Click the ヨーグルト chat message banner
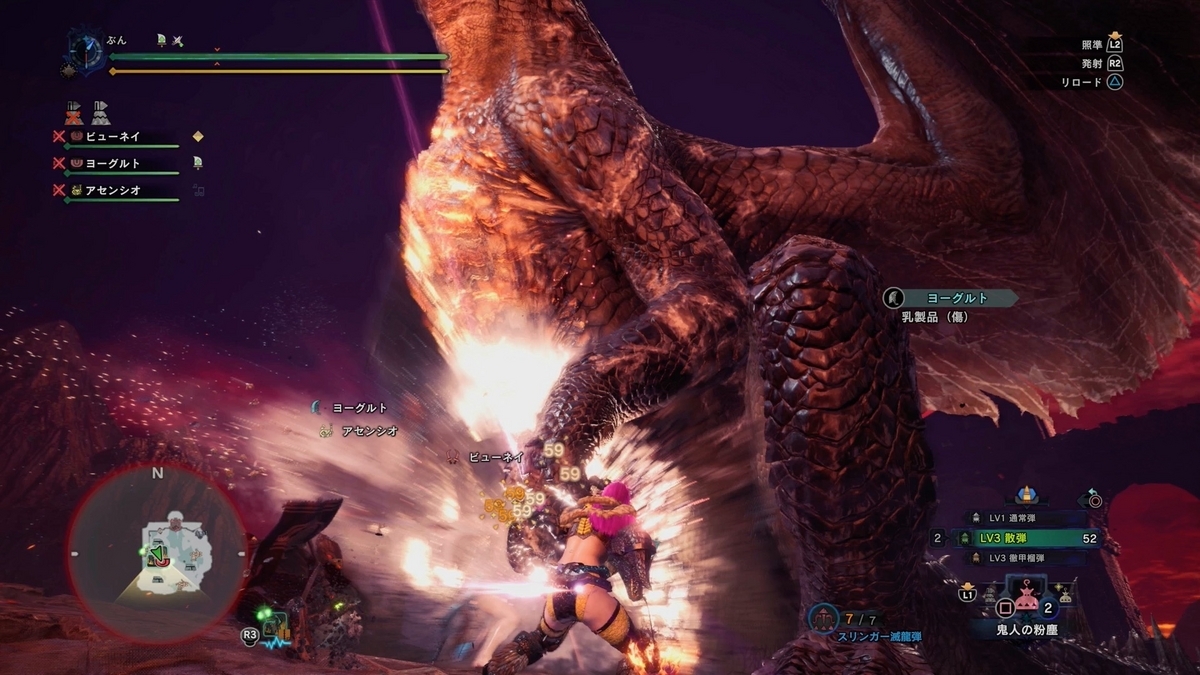 pos(950,297)
